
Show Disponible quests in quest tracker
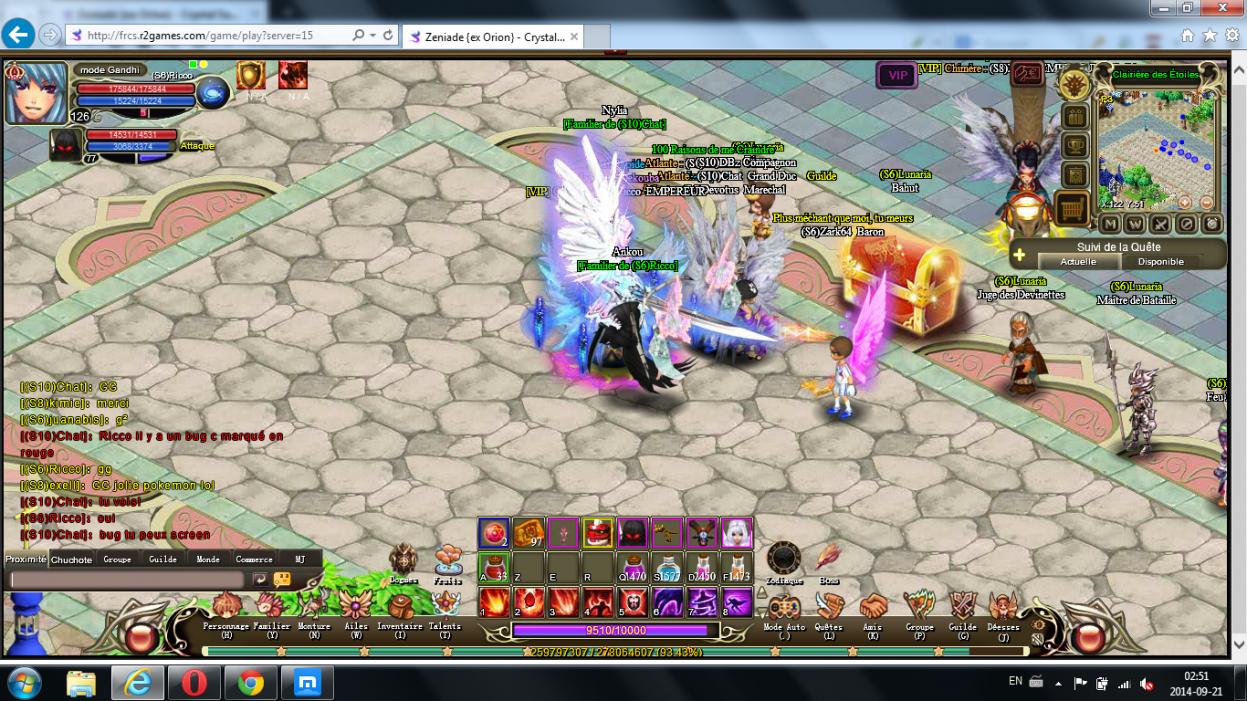pos(1160,262)
